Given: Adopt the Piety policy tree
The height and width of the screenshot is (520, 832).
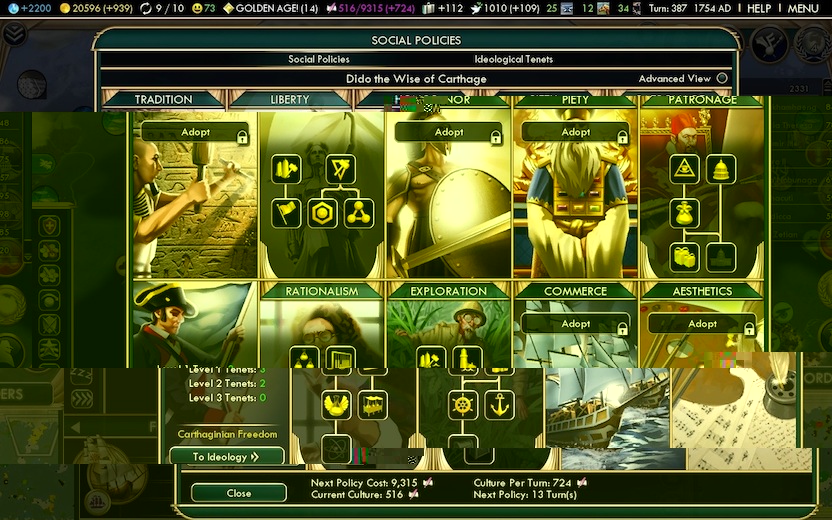Looking at the screenshot, I should pyautogui.click(x=576, y=132).
